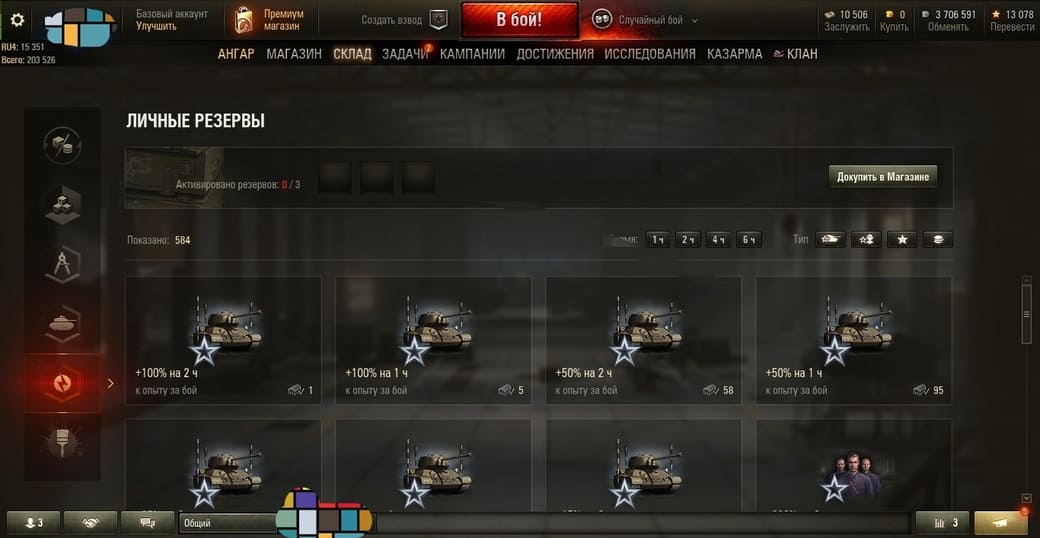Go to the Казарма tab
Viewport: 1040px width, 538px height.
(x=734, y=54)
